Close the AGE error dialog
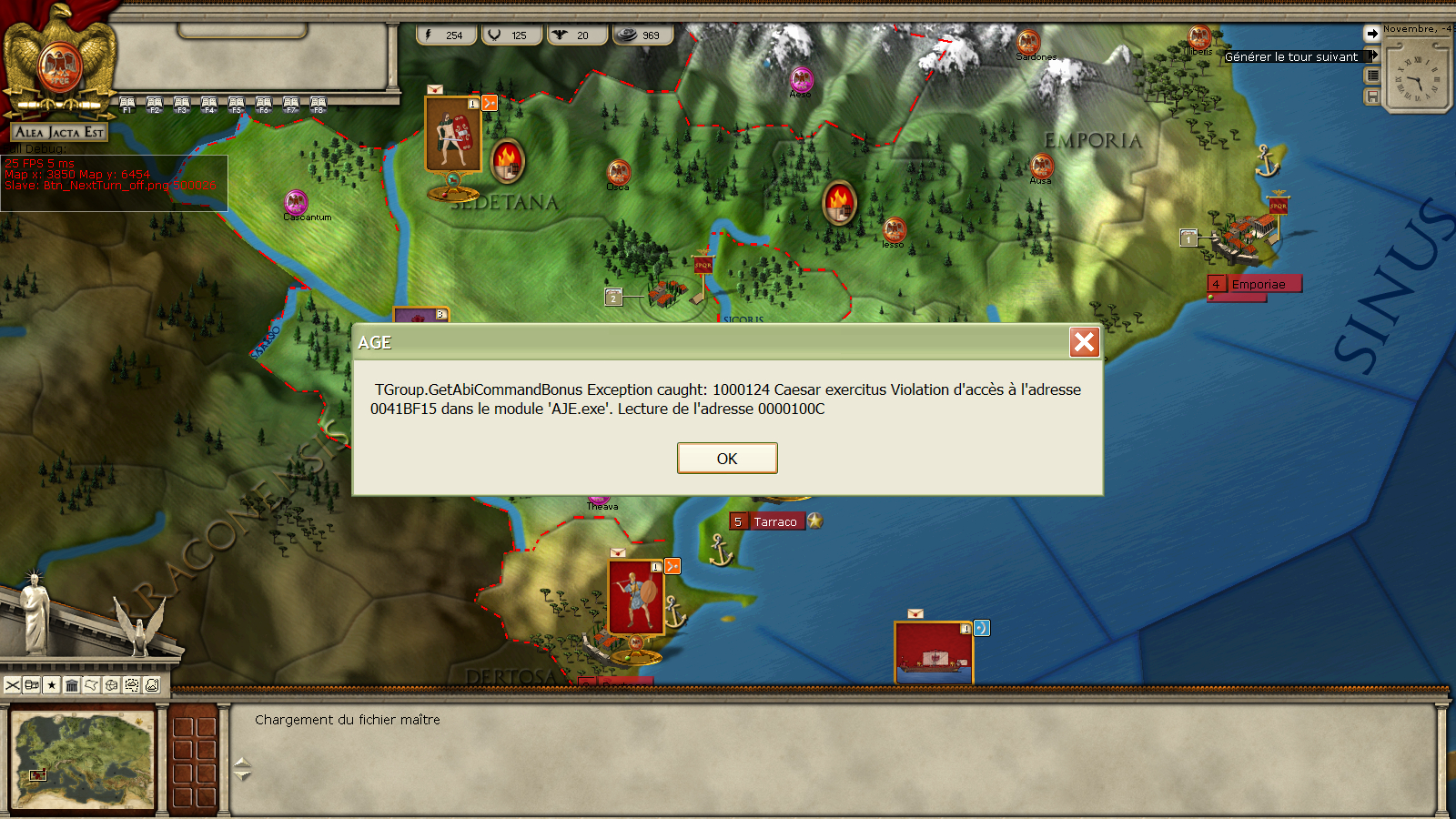1456x819 pixels. click(x=1084, y=342)
